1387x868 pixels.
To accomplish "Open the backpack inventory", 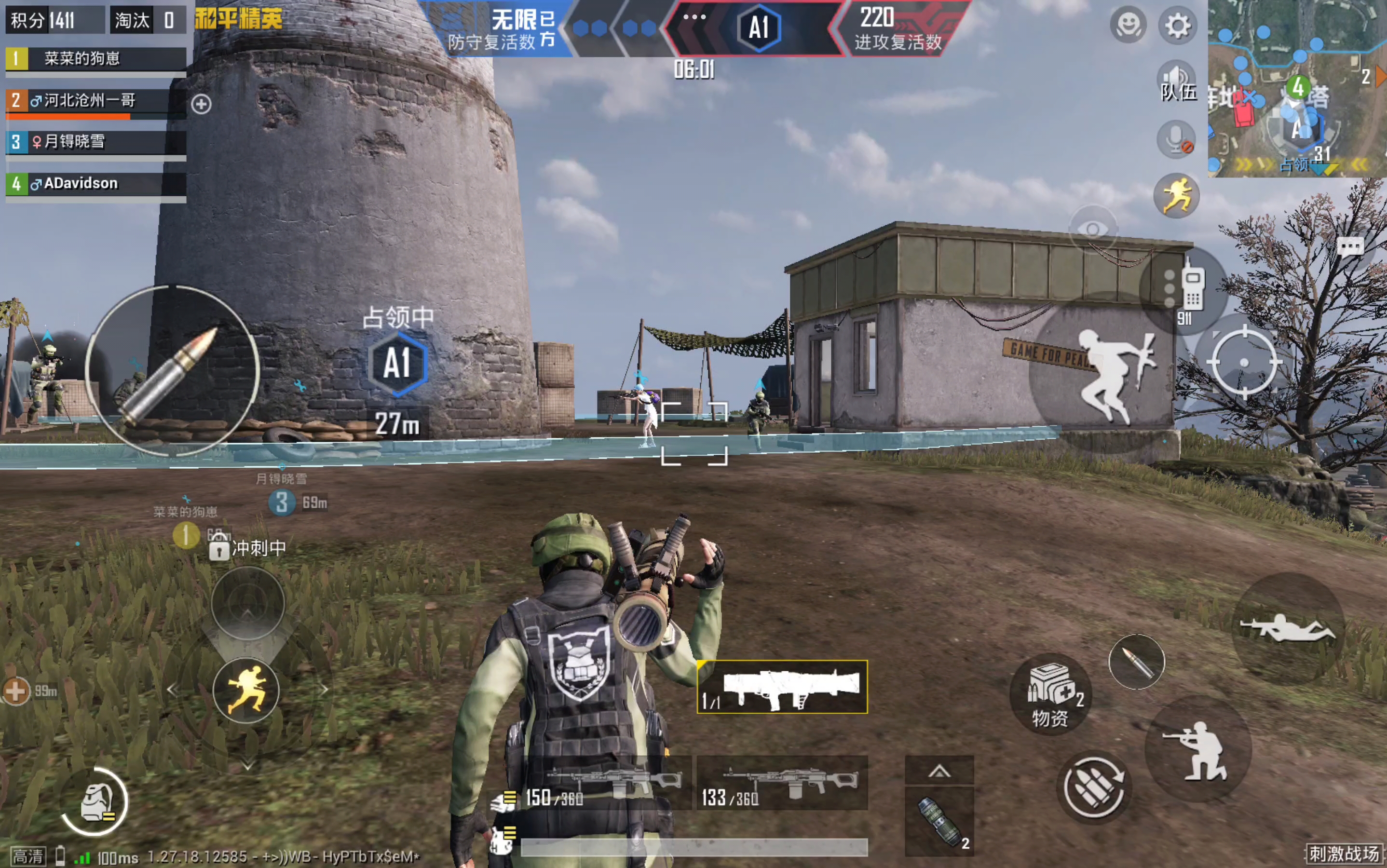I will coord(95,801).
